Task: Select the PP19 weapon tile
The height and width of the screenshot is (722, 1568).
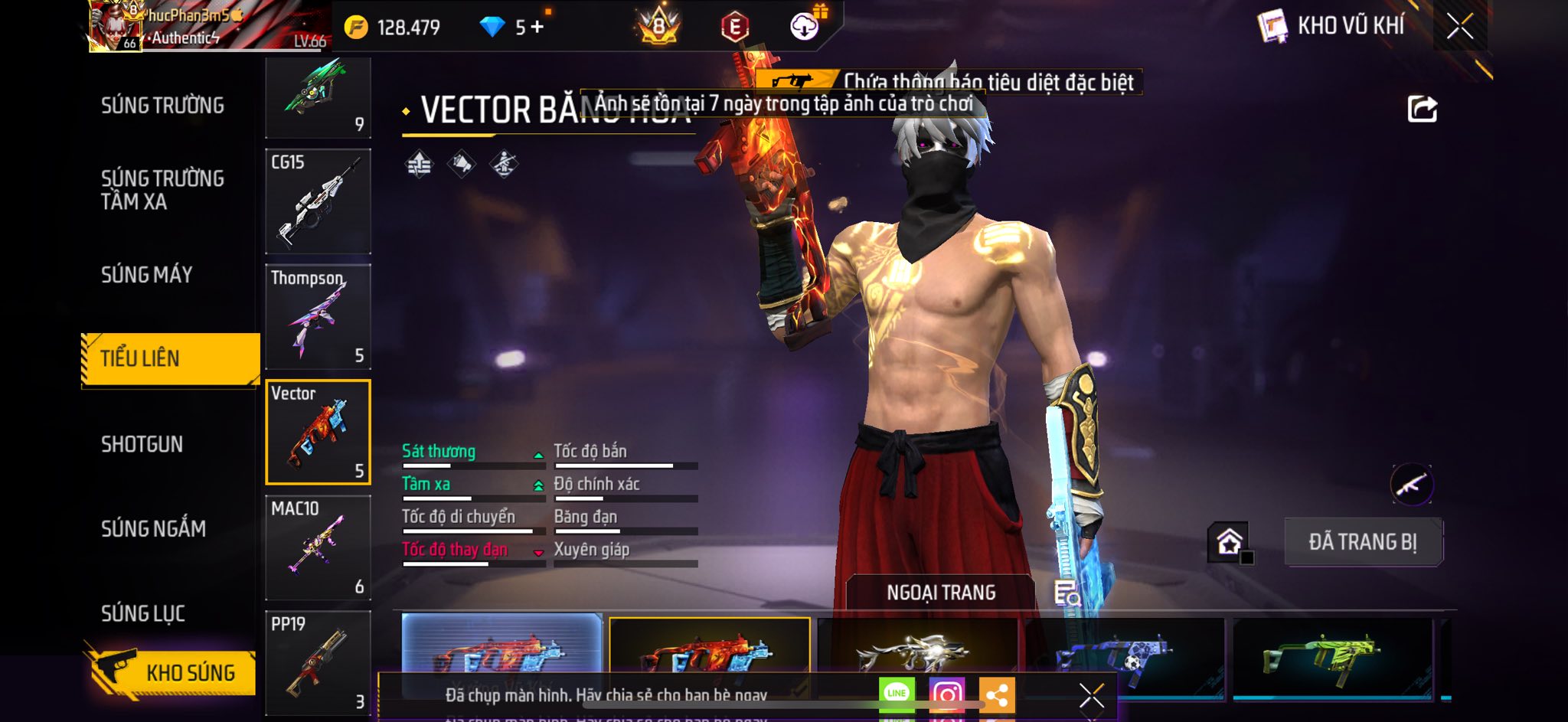Action: pos(318,663)
